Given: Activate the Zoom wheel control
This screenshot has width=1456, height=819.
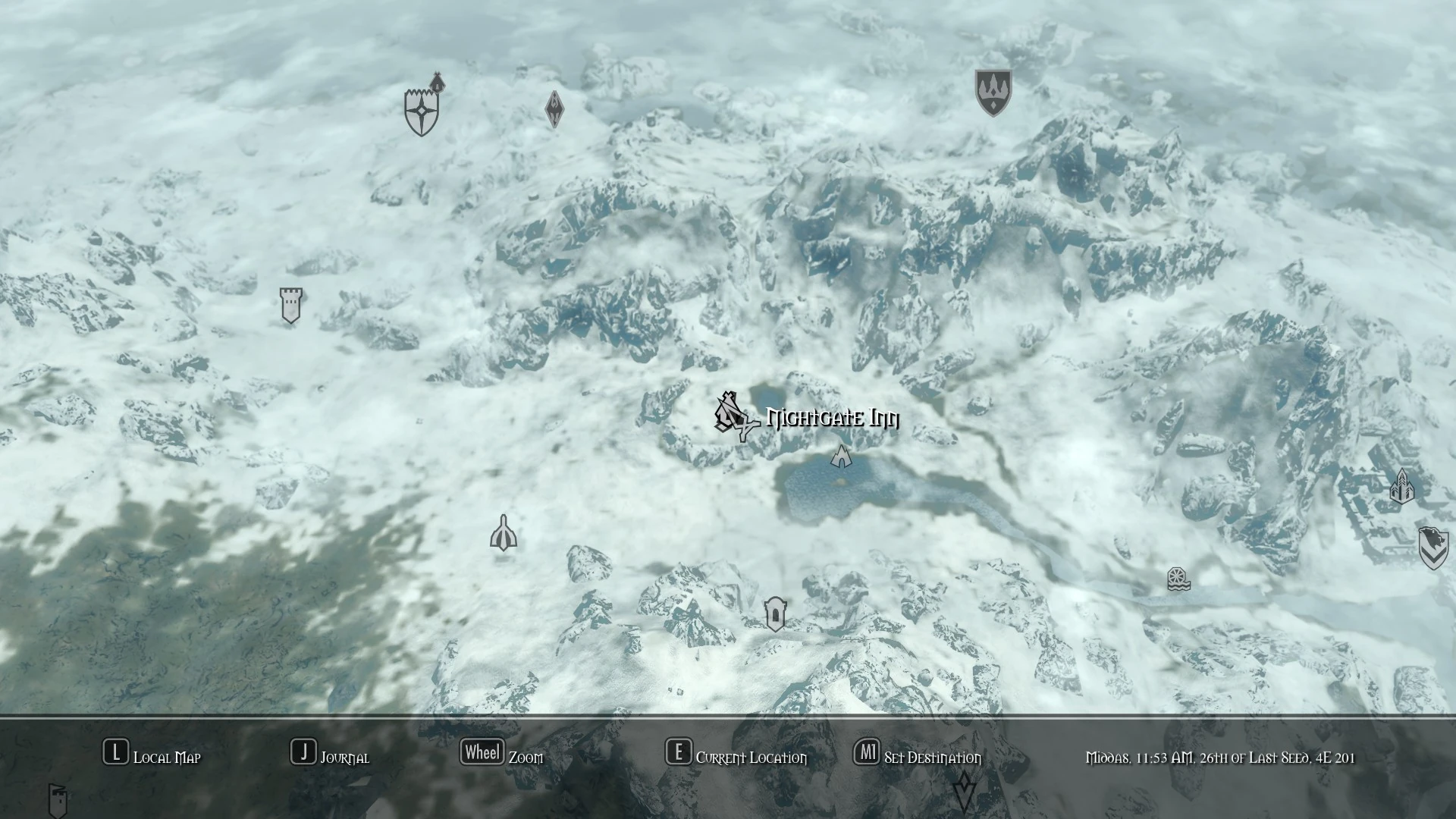Looking at the screenshot, I should click(482, 752).
